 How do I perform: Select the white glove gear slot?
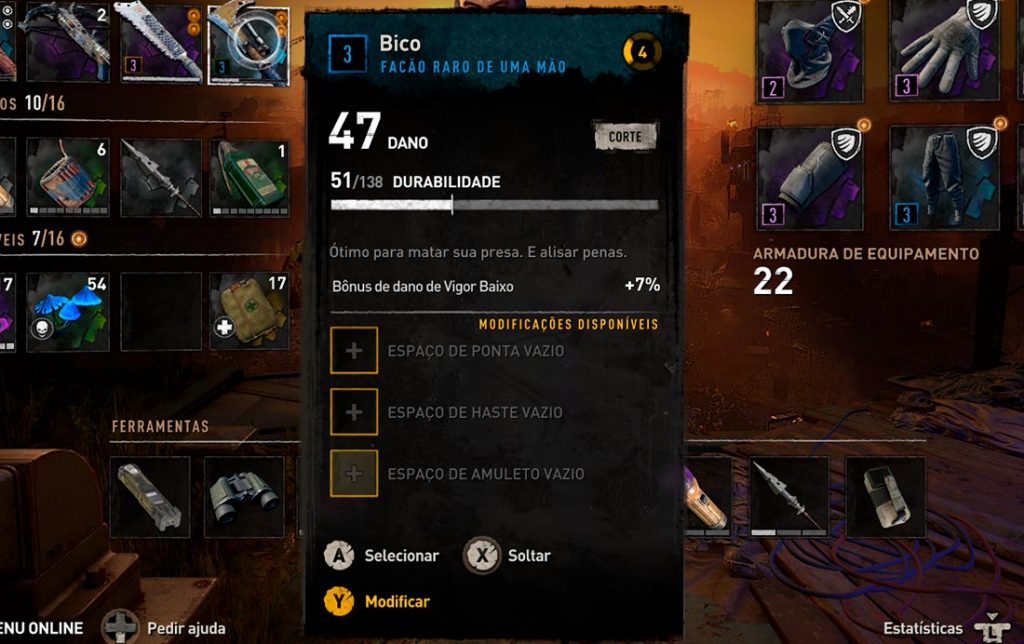click(x=943, y=50)
